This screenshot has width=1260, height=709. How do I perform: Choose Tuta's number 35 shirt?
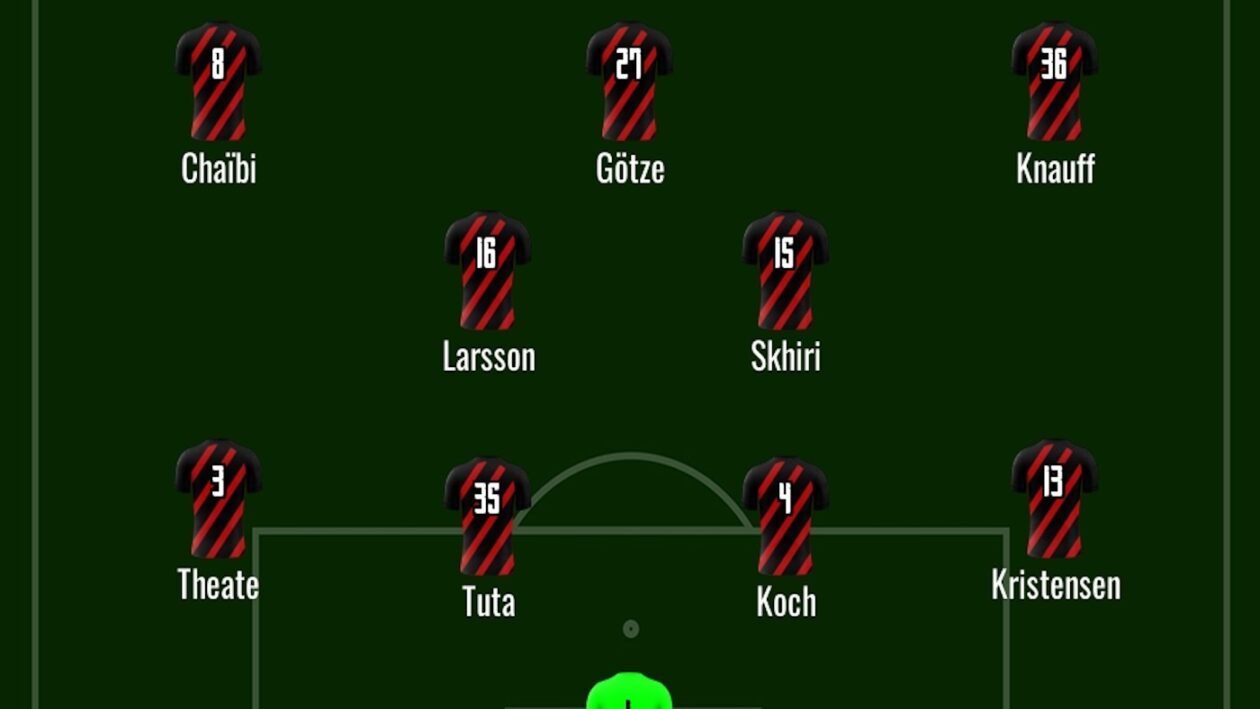[487, 516]
